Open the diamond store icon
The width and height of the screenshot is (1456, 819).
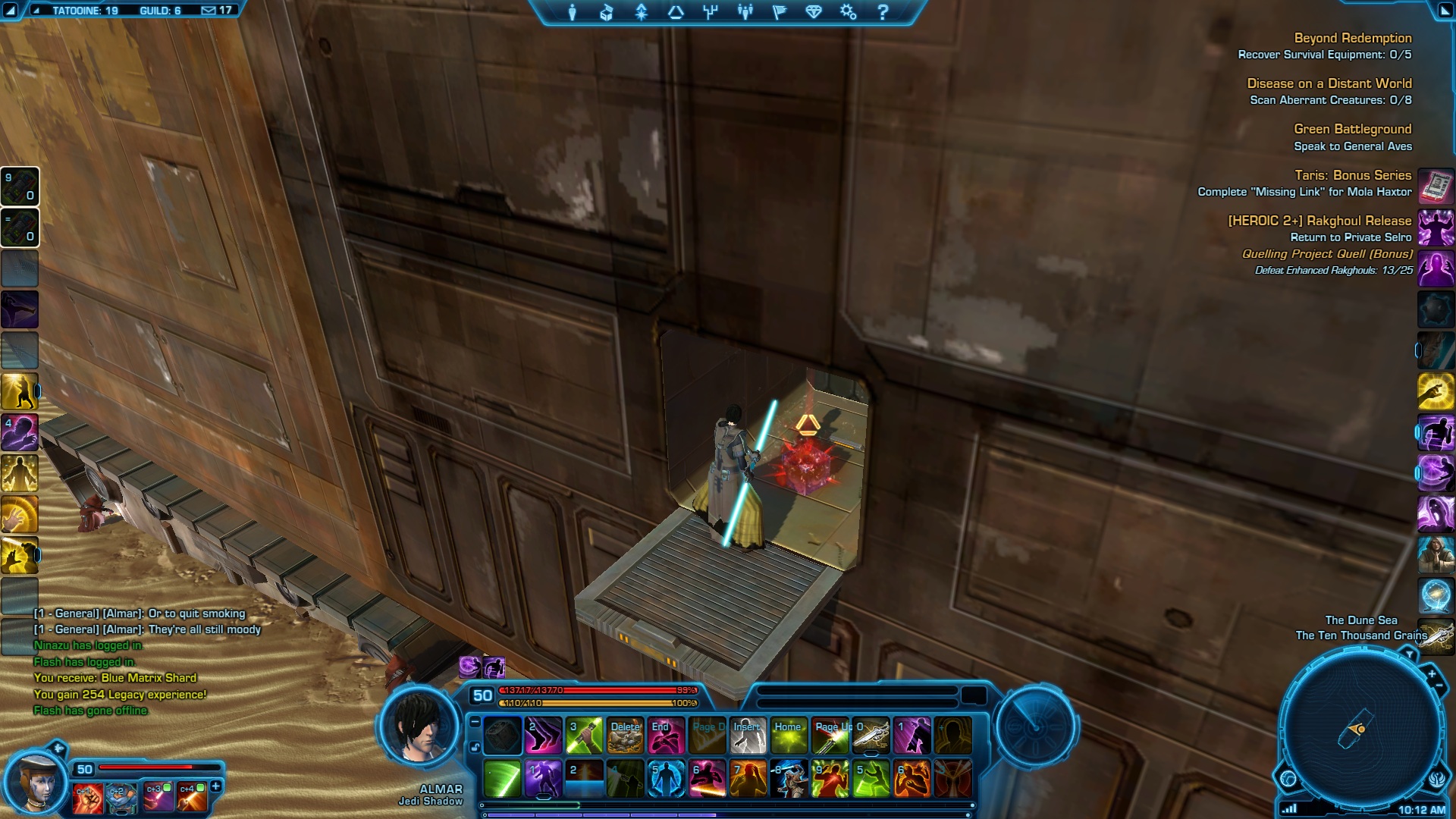(x=814, y=12)
